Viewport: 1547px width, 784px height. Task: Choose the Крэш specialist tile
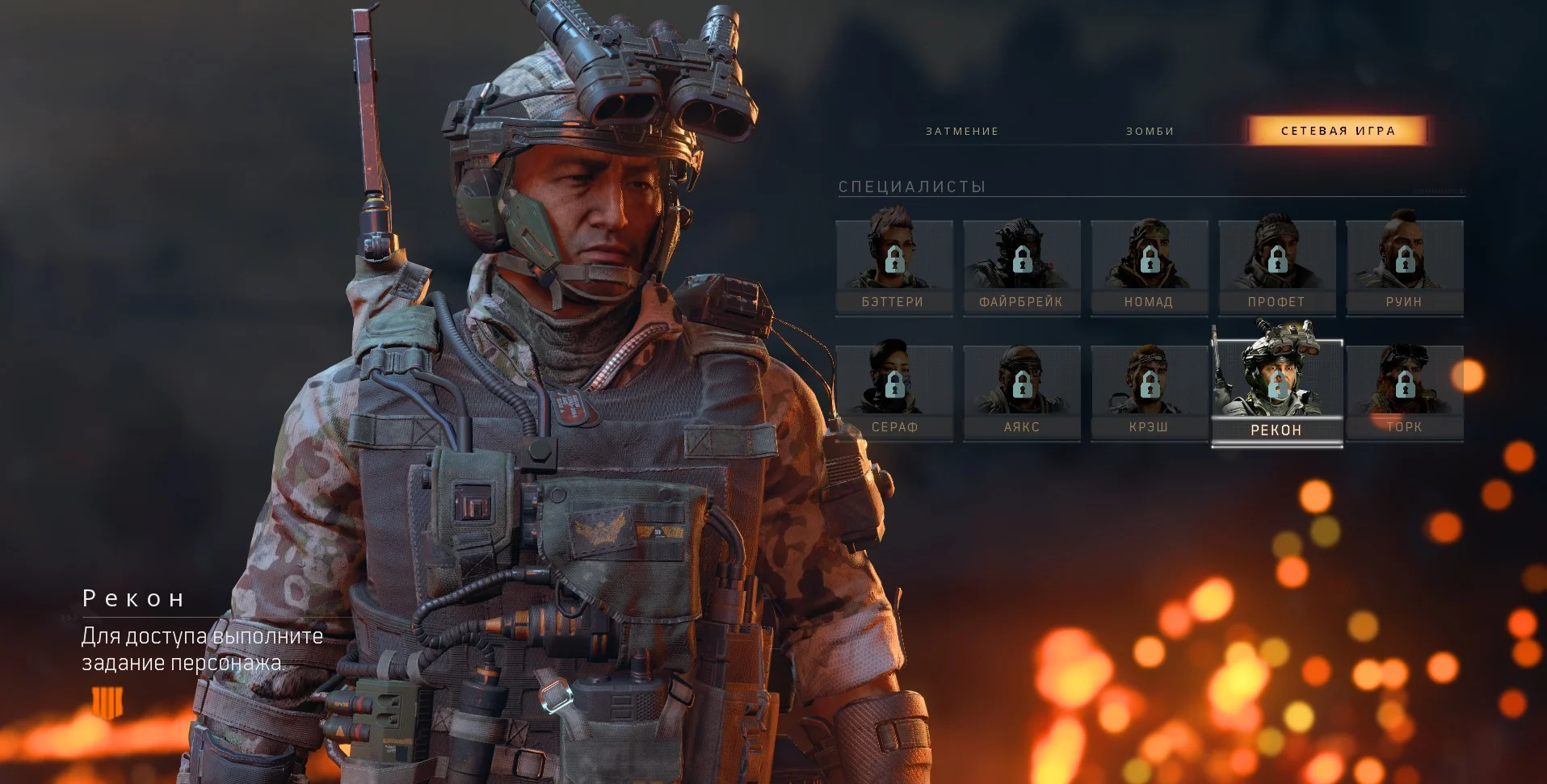pyautogui.click(x=1149, y=392)
